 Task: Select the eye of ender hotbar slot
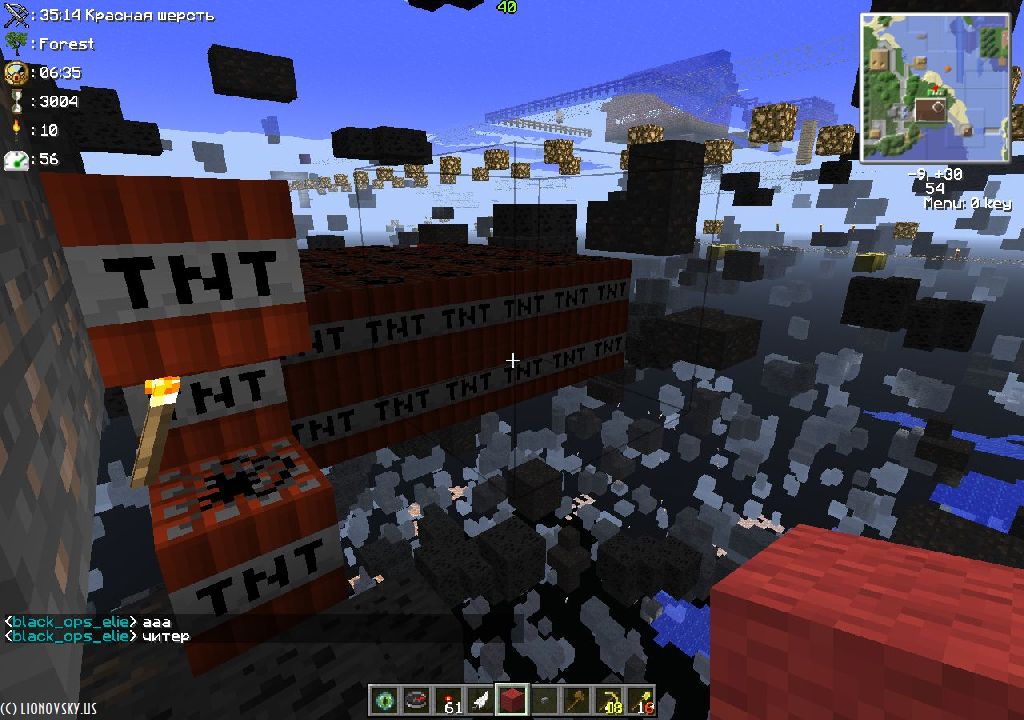click(x=383, y=701)
